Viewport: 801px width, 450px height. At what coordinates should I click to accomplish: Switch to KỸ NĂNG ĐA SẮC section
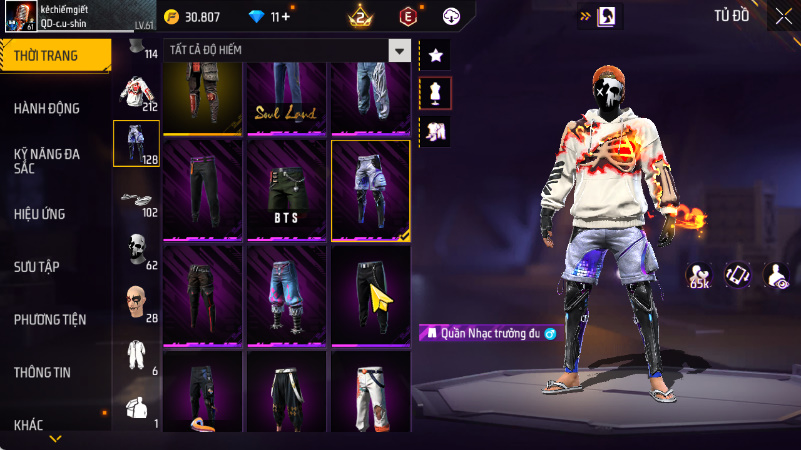pos(47,161)
